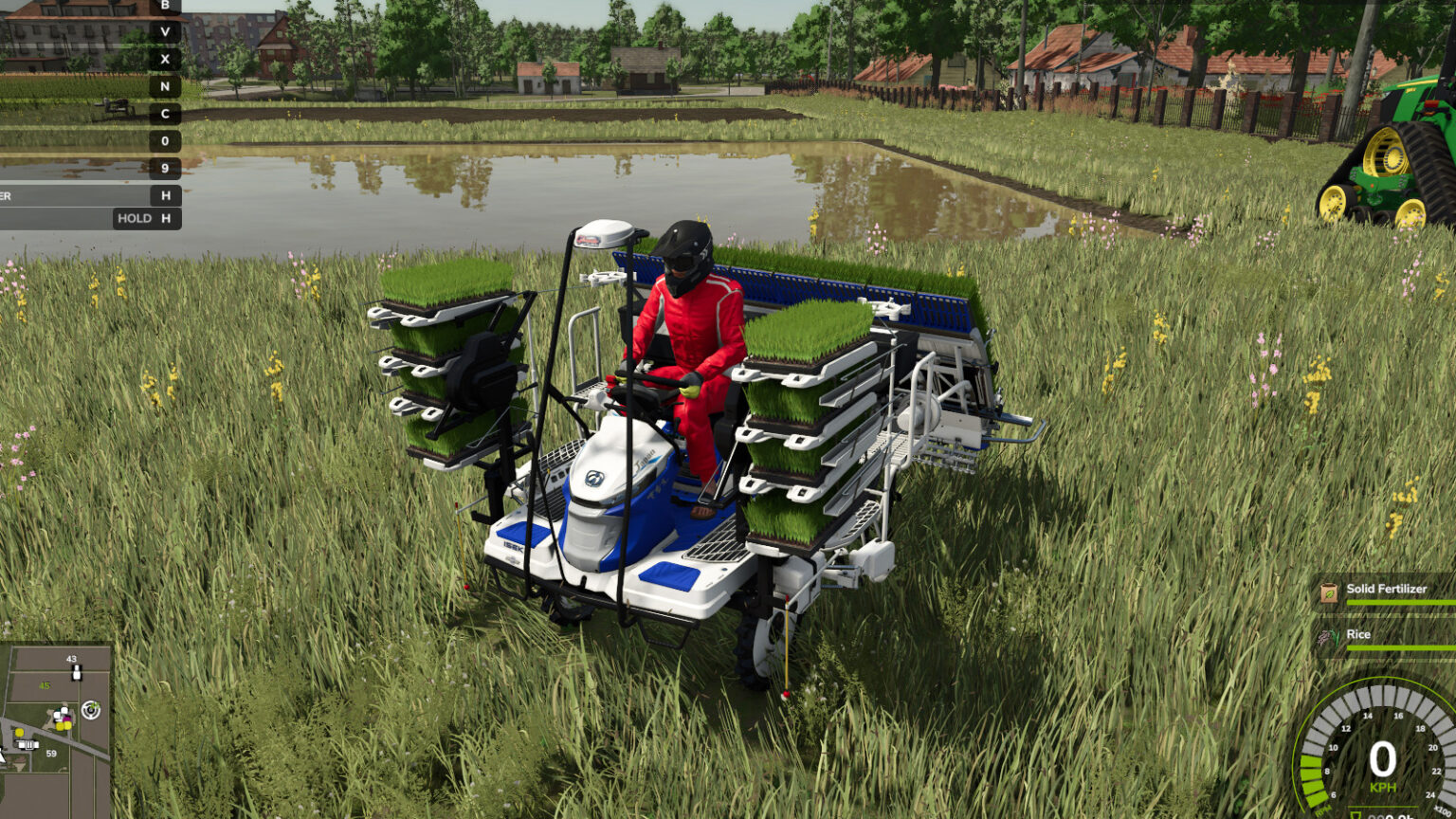Click the white cluster icon near the farmyard
The image size is (1456, 819).
61,713
